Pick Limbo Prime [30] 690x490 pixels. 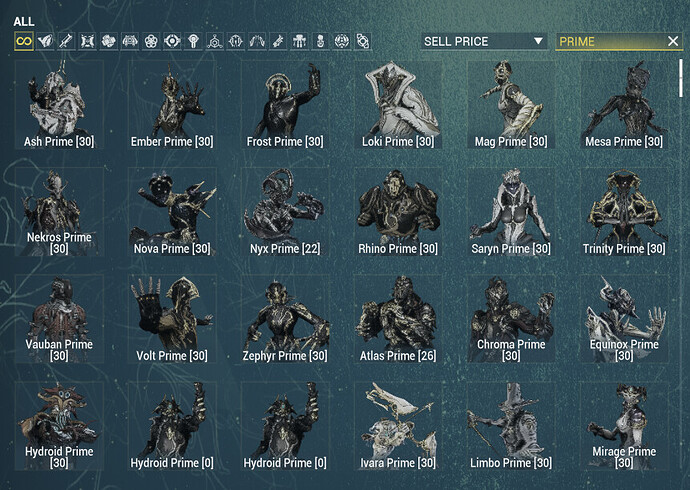point(512,427)
